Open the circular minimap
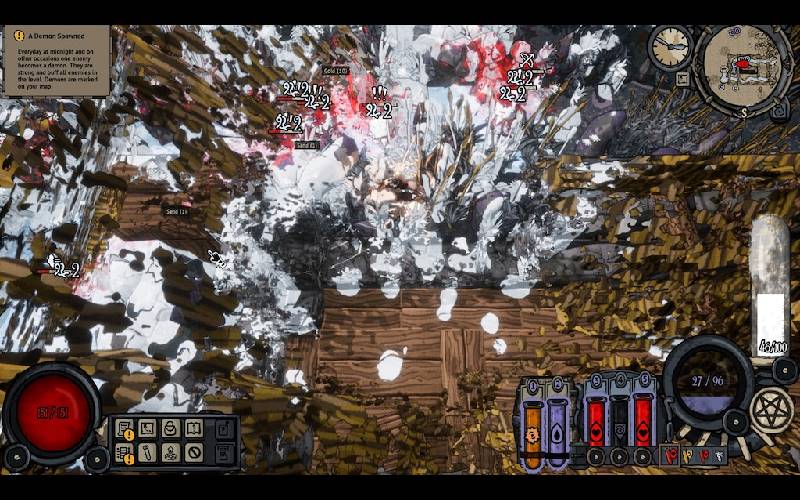The image size is (800, 500). [x=744, y=67]
